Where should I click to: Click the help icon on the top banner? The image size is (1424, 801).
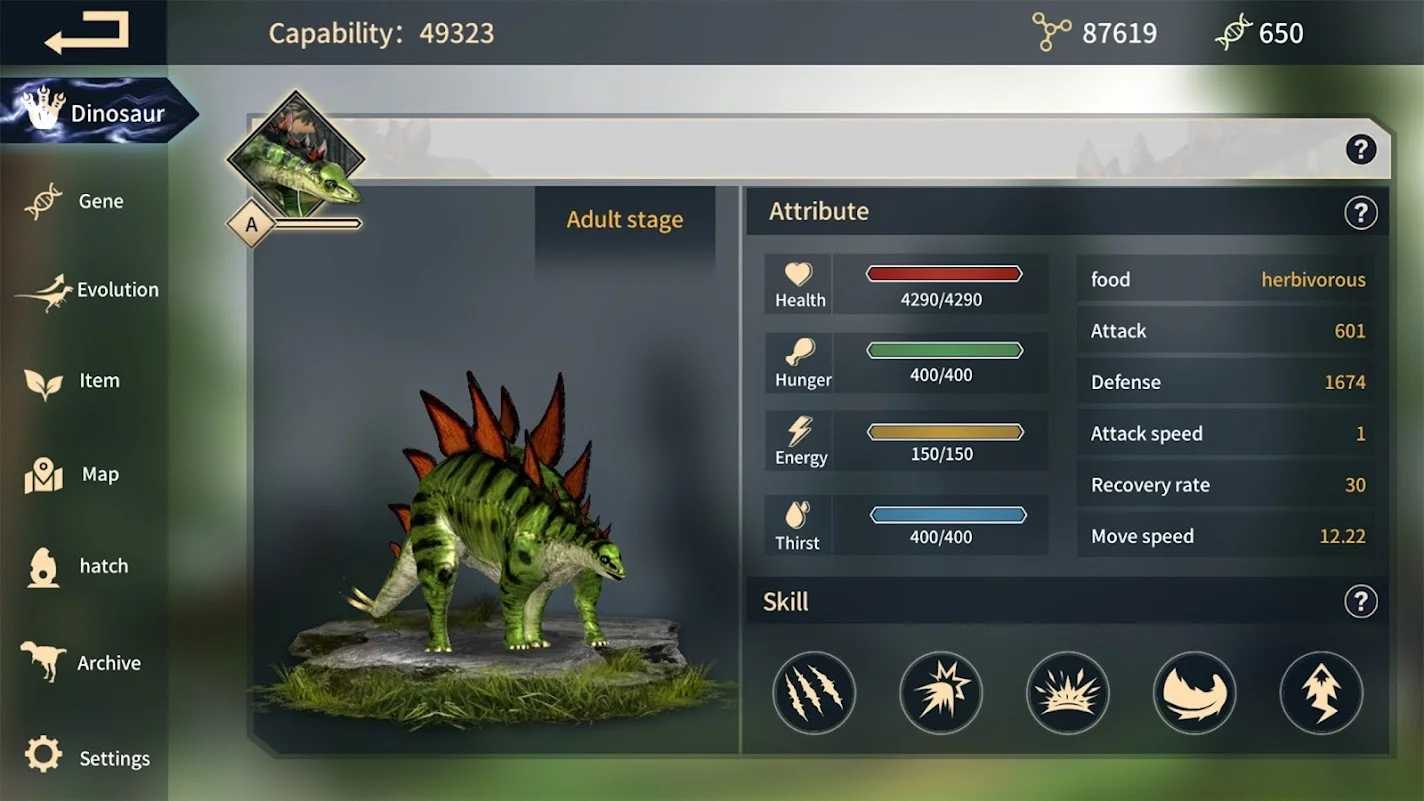point(1360,150)
